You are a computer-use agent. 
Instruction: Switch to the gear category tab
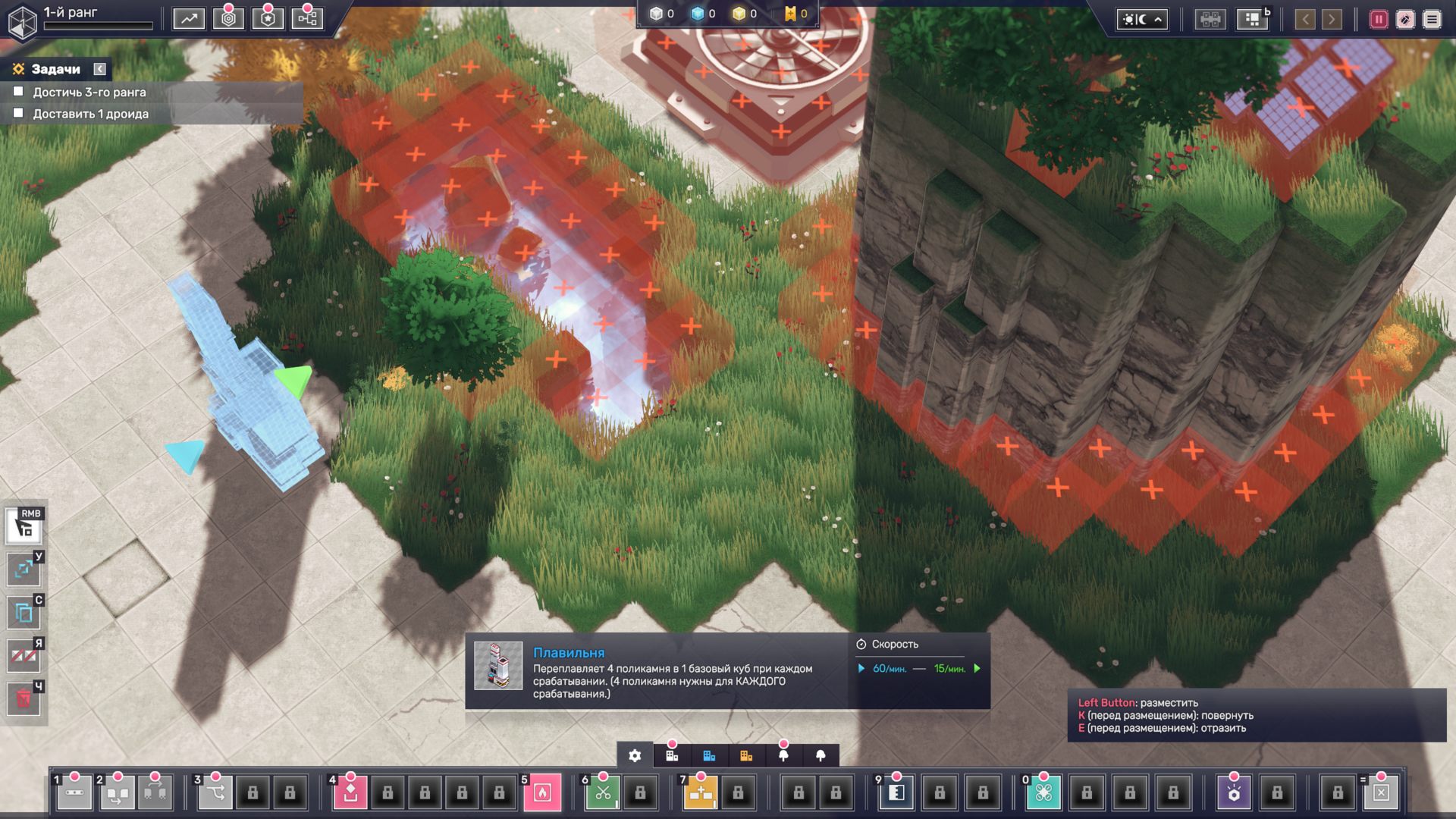click(635, 755)
